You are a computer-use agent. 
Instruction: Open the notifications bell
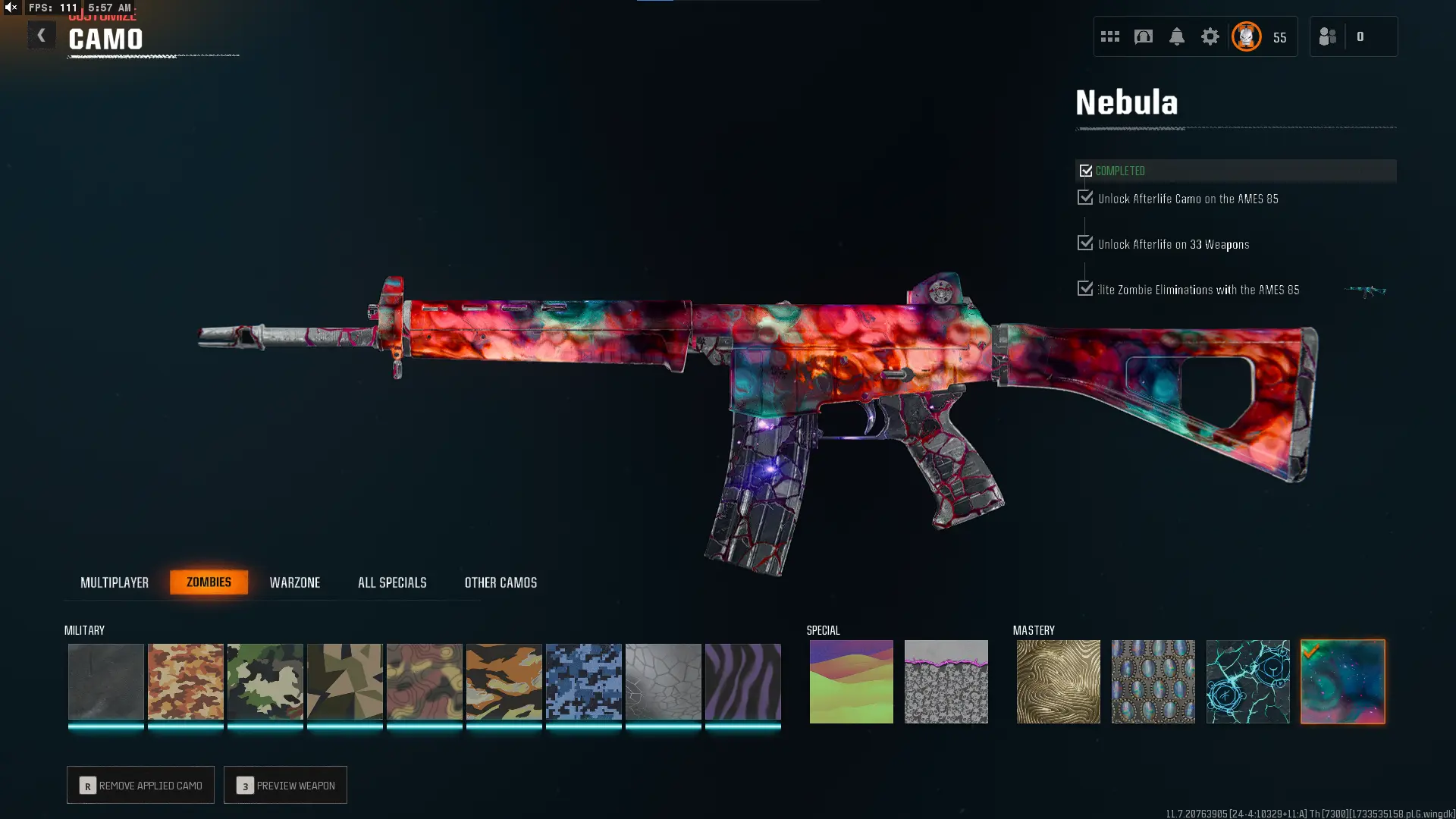point(1176,36)
